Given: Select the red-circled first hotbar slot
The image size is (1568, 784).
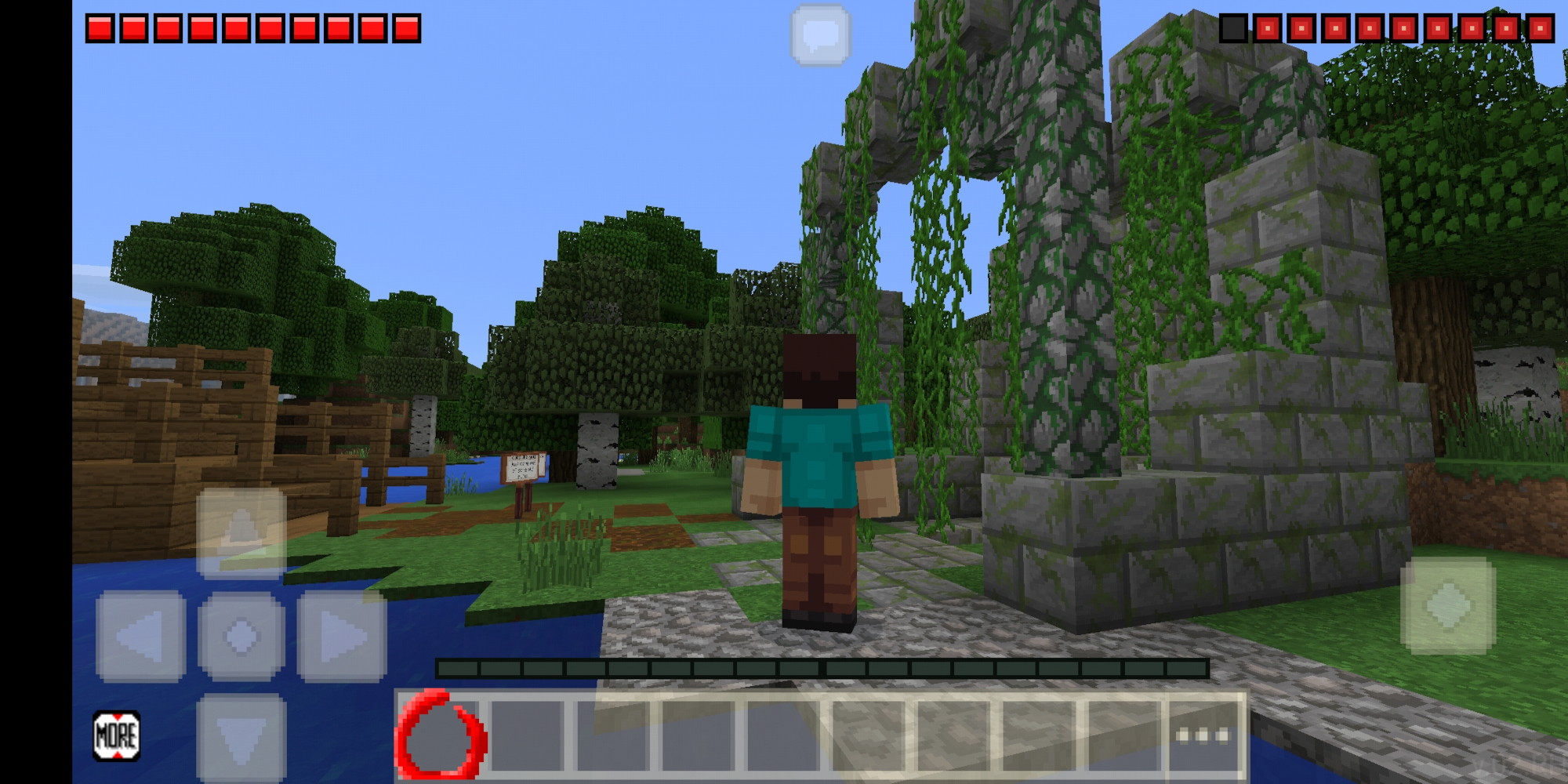Looking at the screenshot, I should pyautogui.click(x=441, y=735).
